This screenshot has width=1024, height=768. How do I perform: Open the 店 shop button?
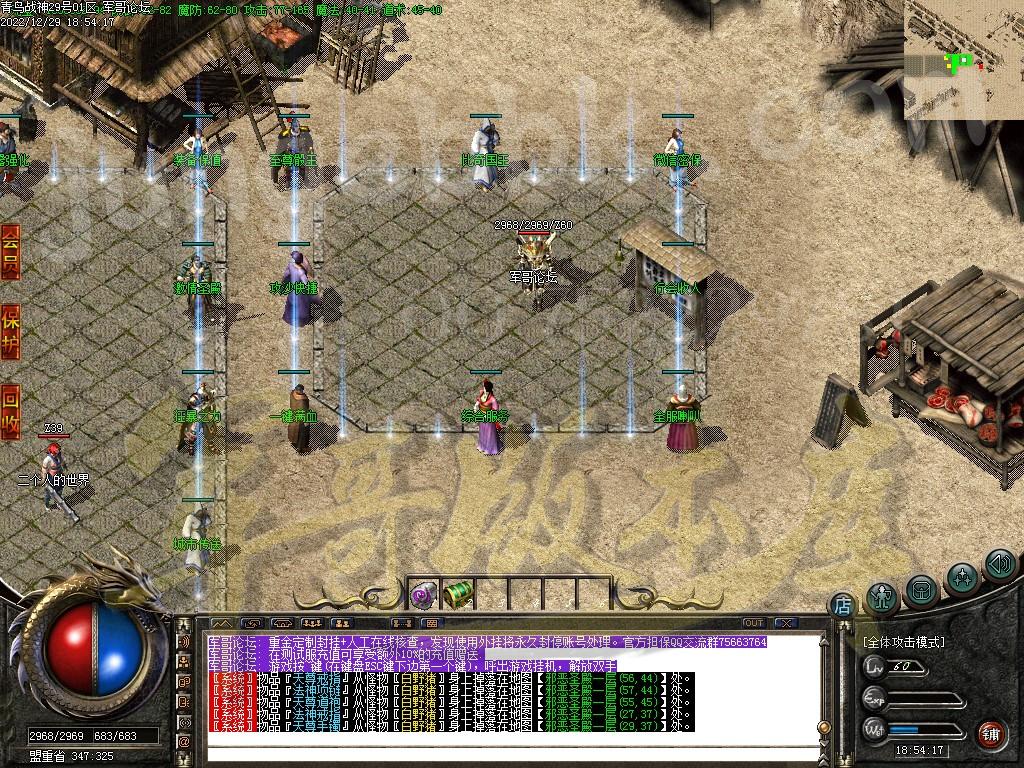pos(843,606)
